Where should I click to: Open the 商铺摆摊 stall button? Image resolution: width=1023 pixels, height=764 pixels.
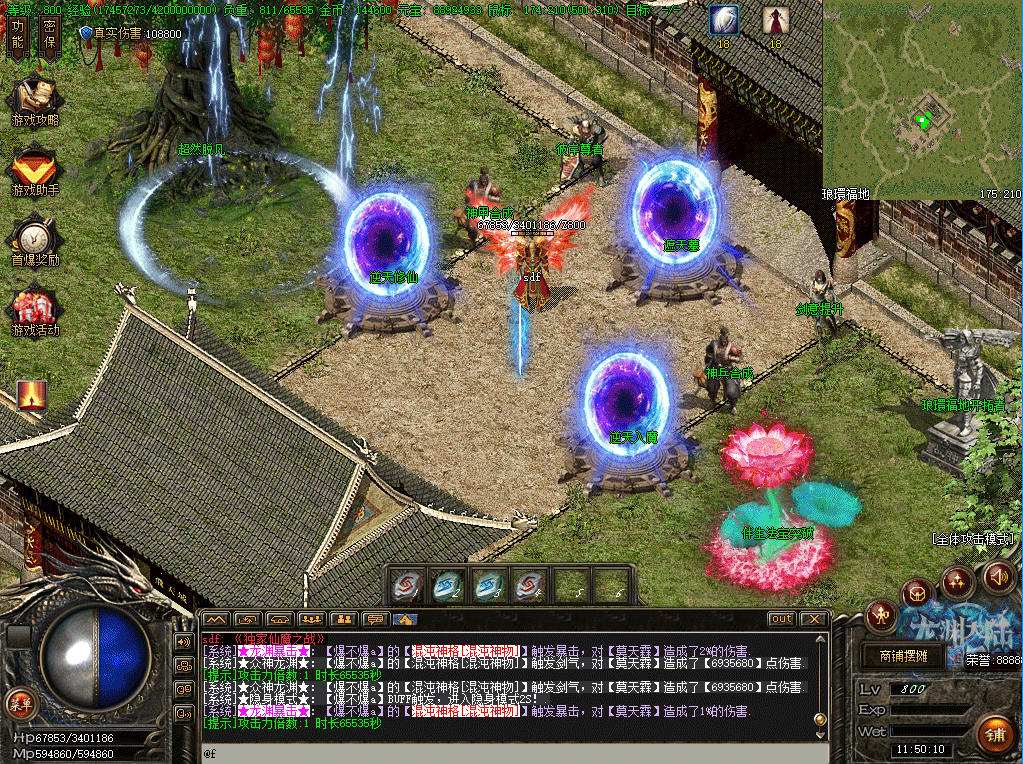[x=903, y=657]
